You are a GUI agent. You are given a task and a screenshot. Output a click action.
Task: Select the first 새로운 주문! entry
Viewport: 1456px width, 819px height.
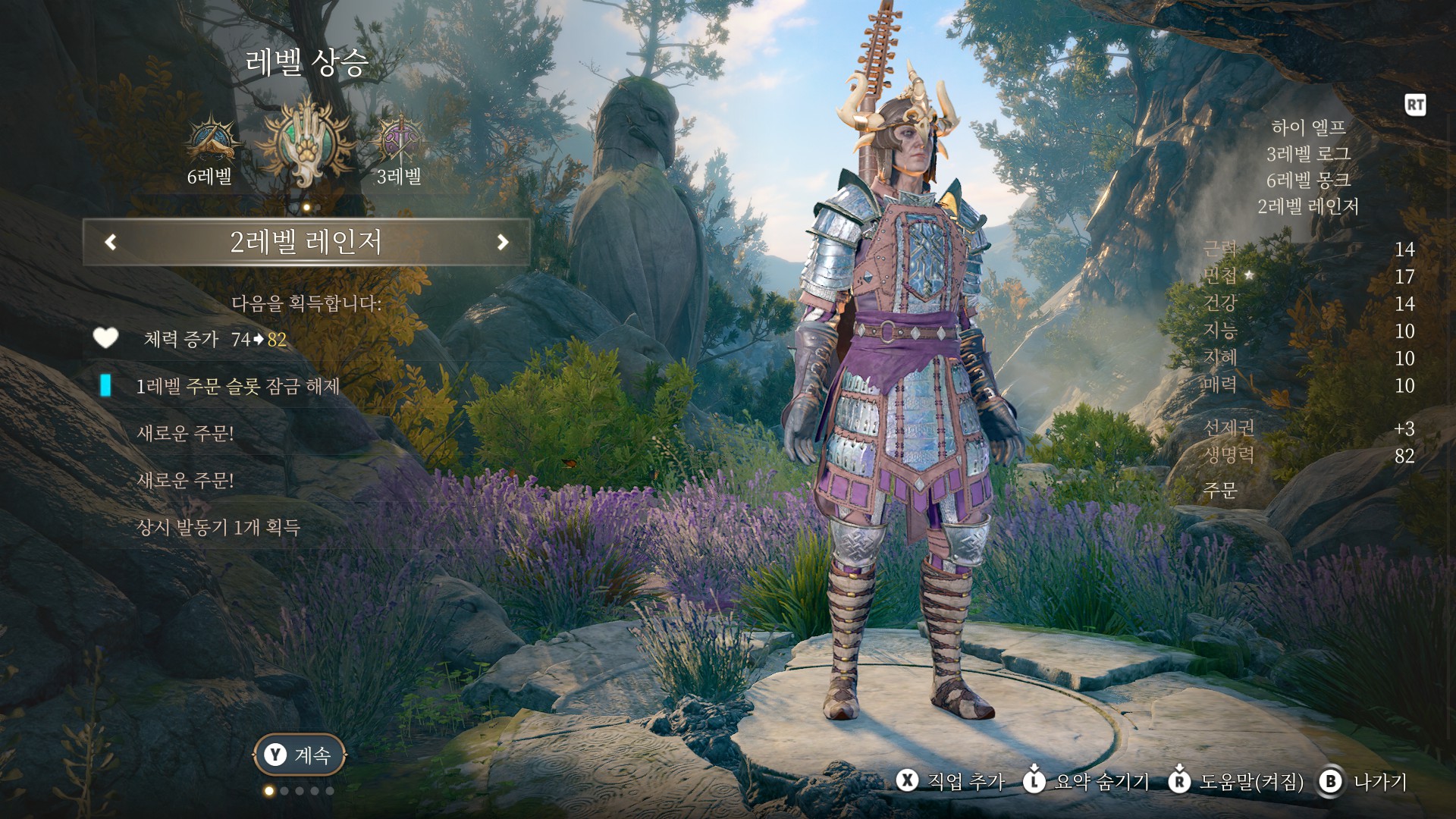(185, 433)
